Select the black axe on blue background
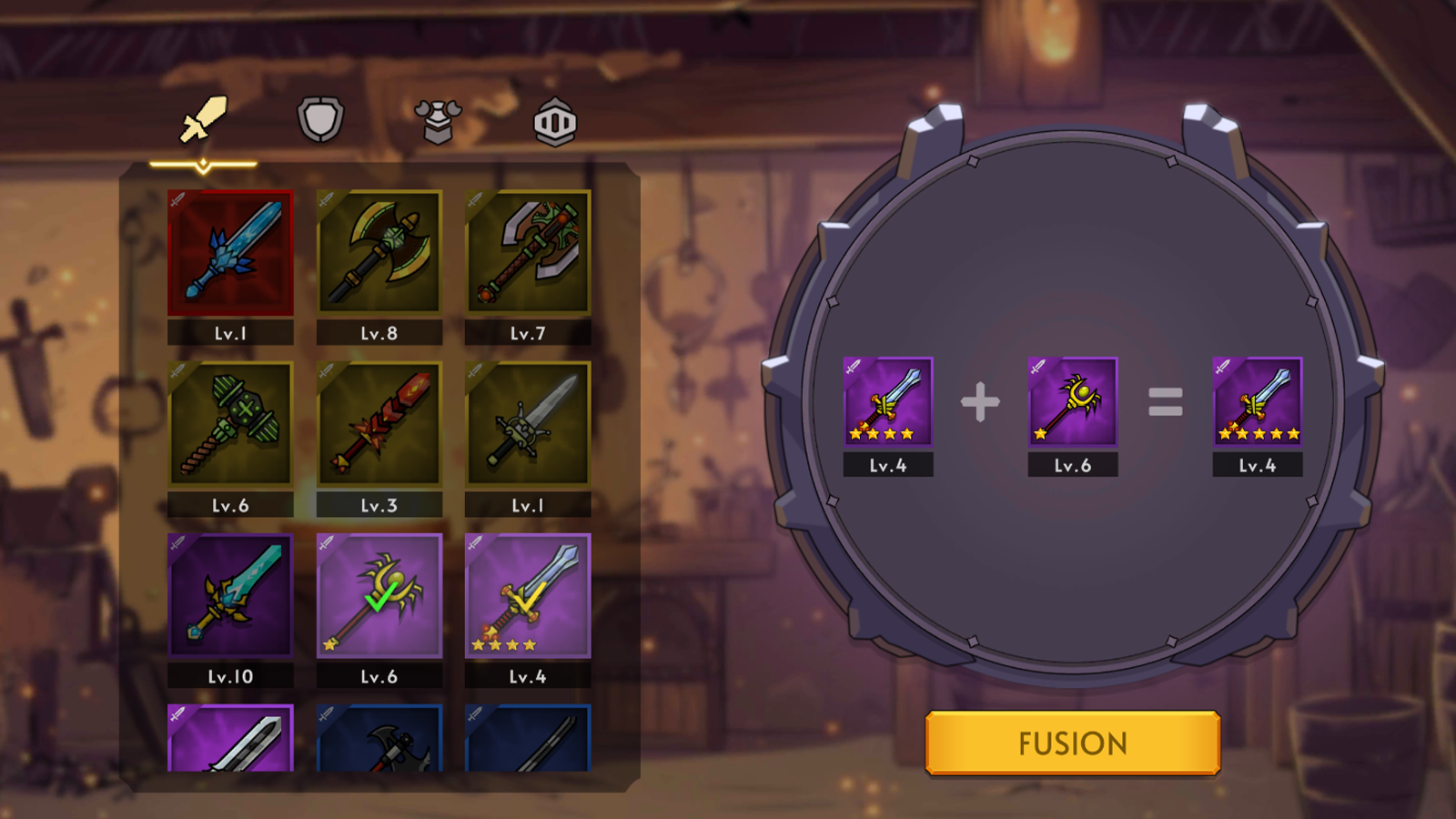This screenshot has height=819, width=1456. tap(379, 739)
